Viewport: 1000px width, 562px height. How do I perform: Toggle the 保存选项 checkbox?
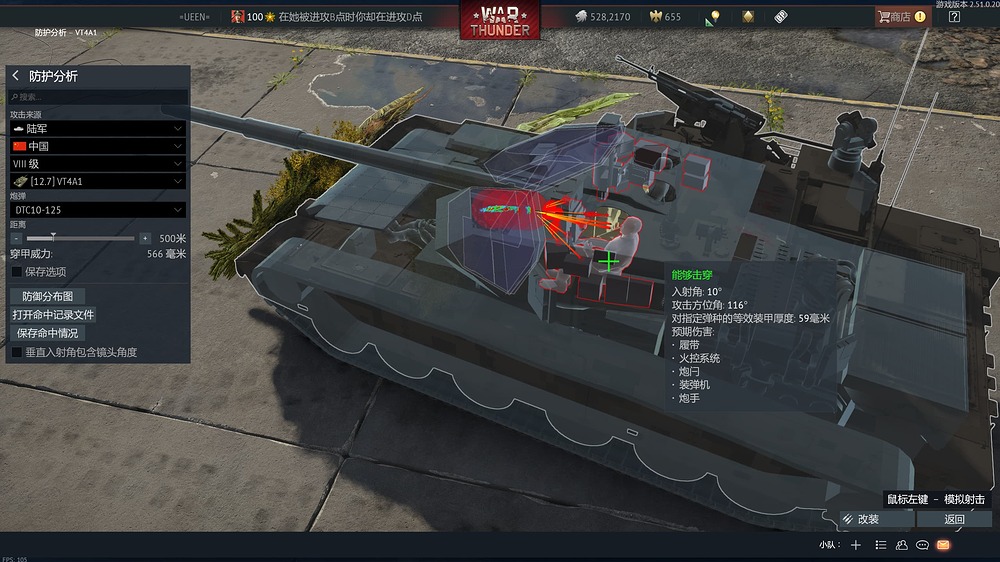point(16,271)
